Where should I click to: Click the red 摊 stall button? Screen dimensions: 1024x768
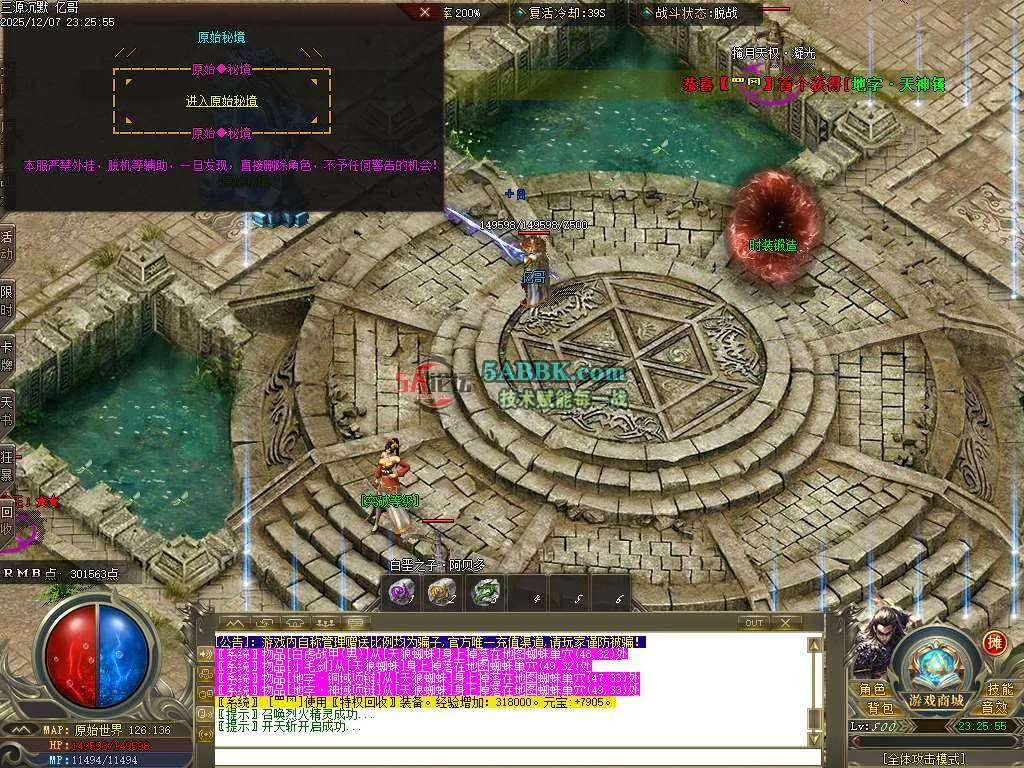[995, 642]
